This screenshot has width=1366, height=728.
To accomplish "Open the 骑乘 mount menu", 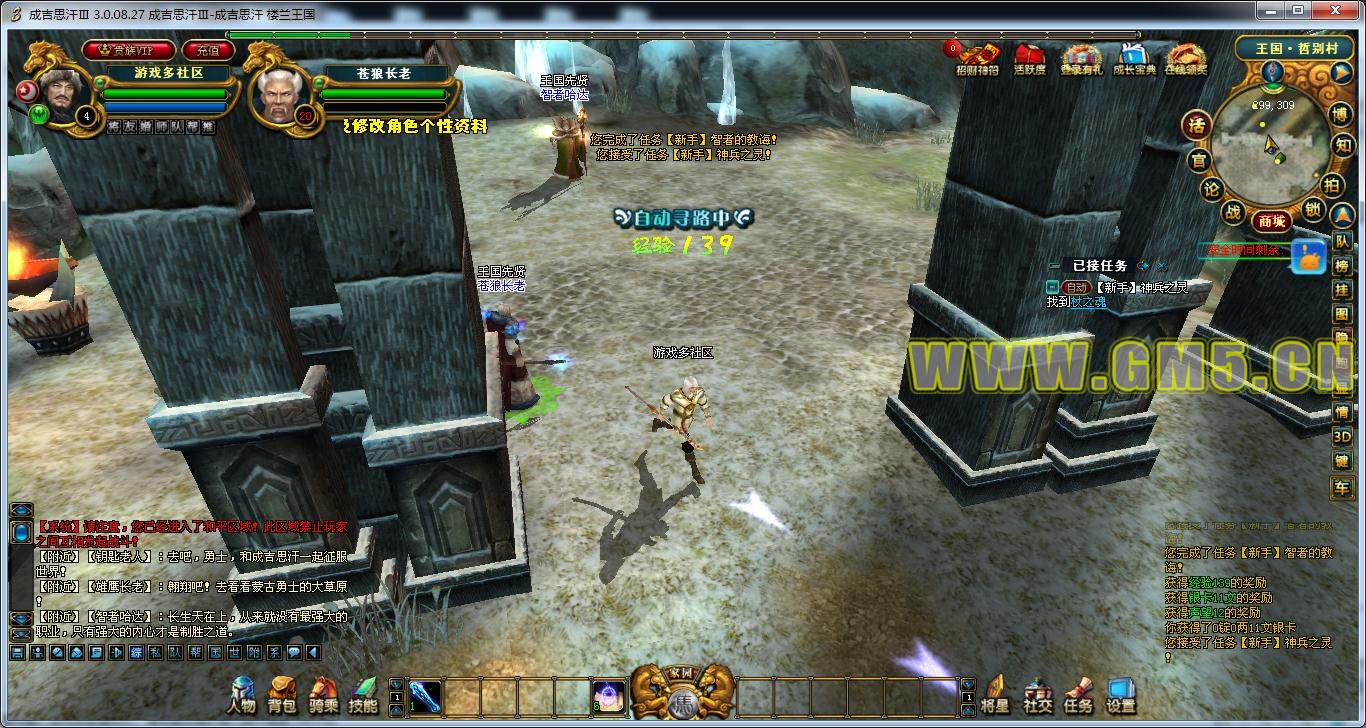I will [323, 693].
